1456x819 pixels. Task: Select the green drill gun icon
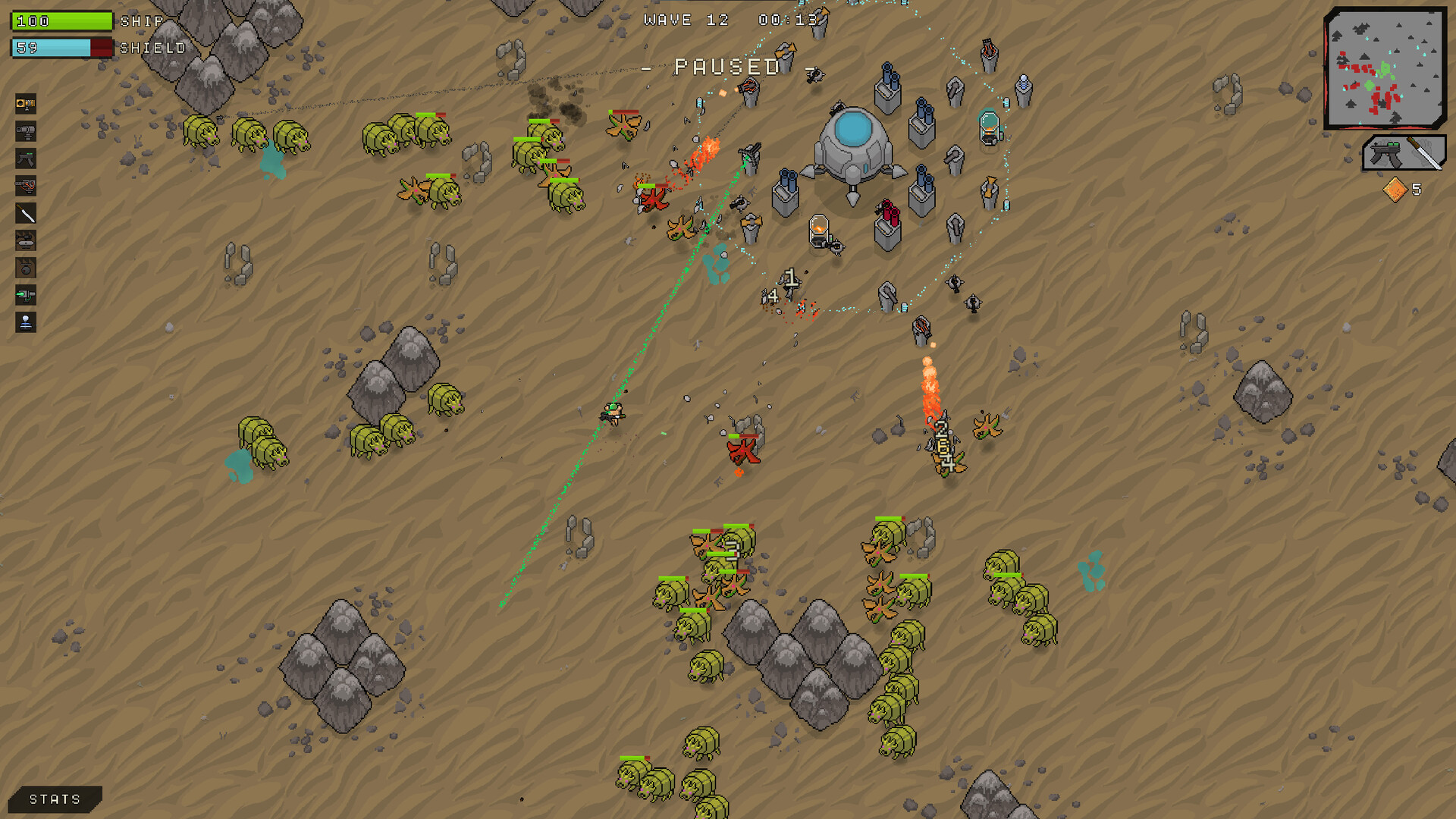[26, 295]
